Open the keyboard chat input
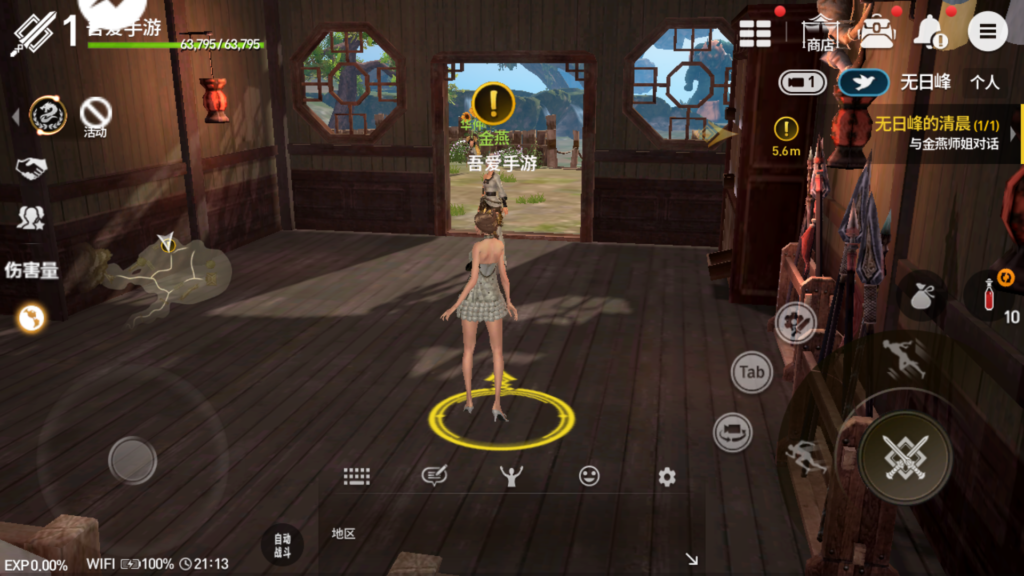Screen dimensions: 1024x576 point(357,476)
